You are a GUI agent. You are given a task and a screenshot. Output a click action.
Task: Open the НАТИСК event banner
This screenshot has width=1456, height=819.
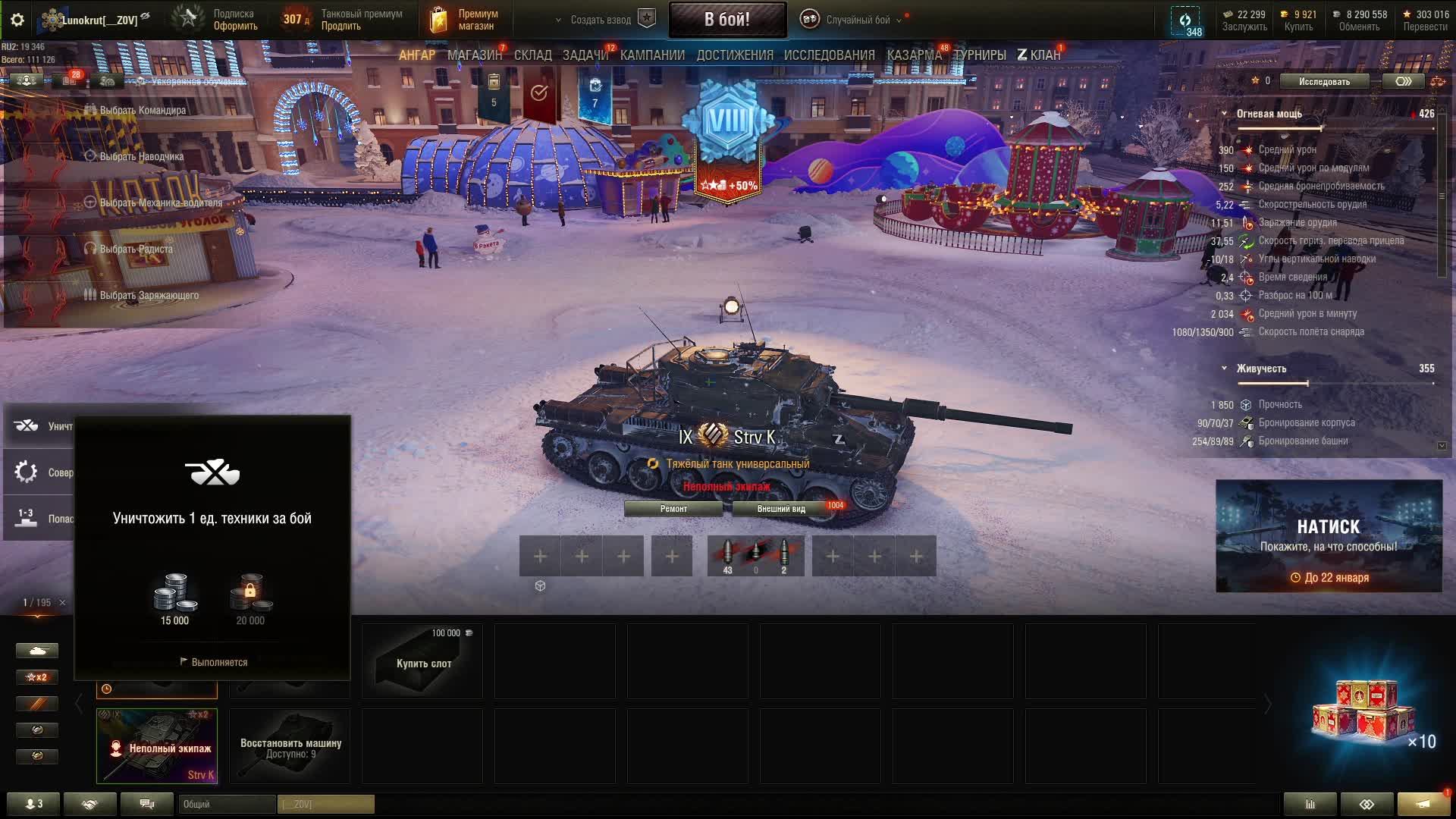tap(1329, 535)
